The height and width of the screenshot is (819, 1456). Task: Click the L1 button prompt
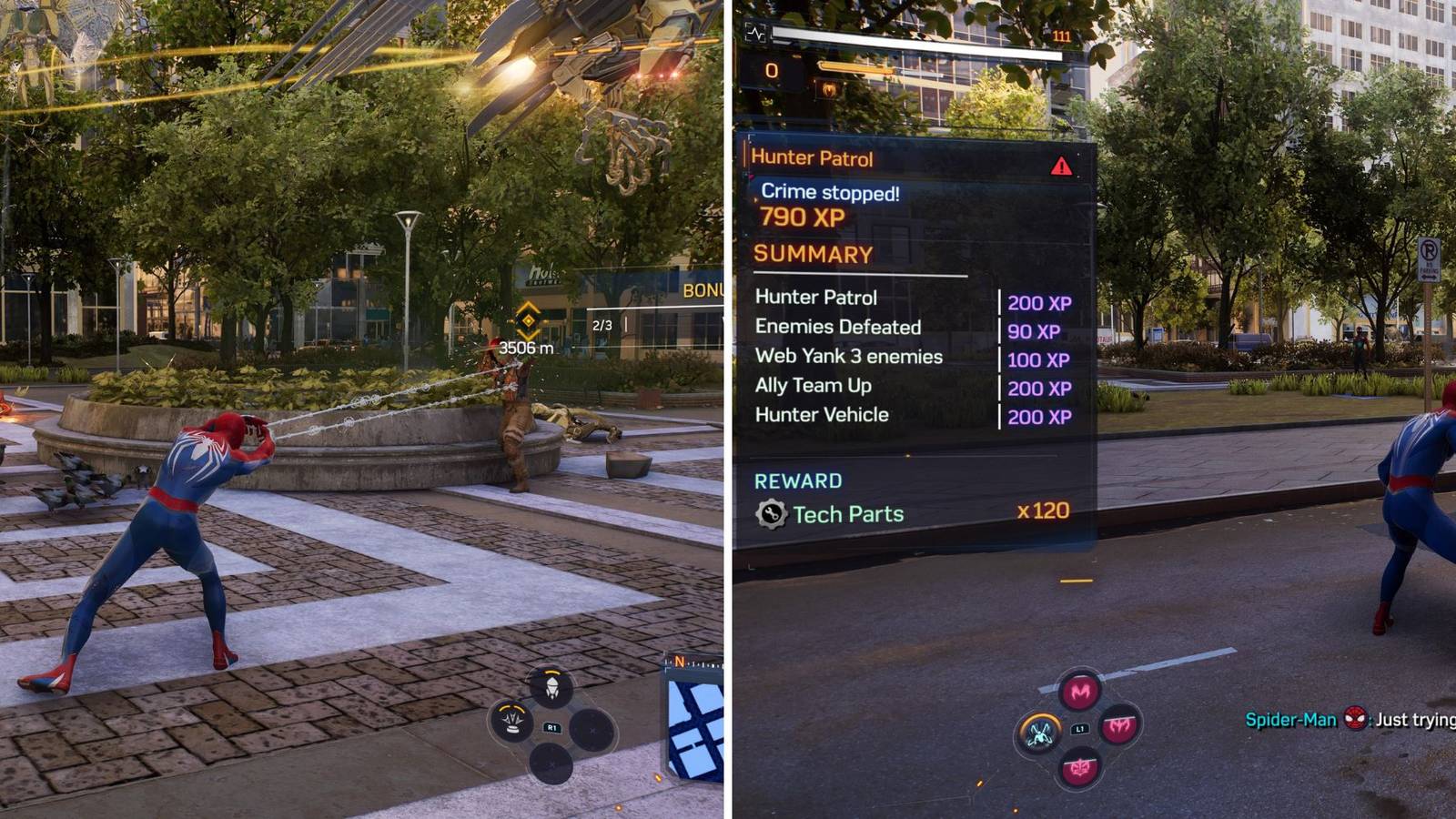point(1080,729)
